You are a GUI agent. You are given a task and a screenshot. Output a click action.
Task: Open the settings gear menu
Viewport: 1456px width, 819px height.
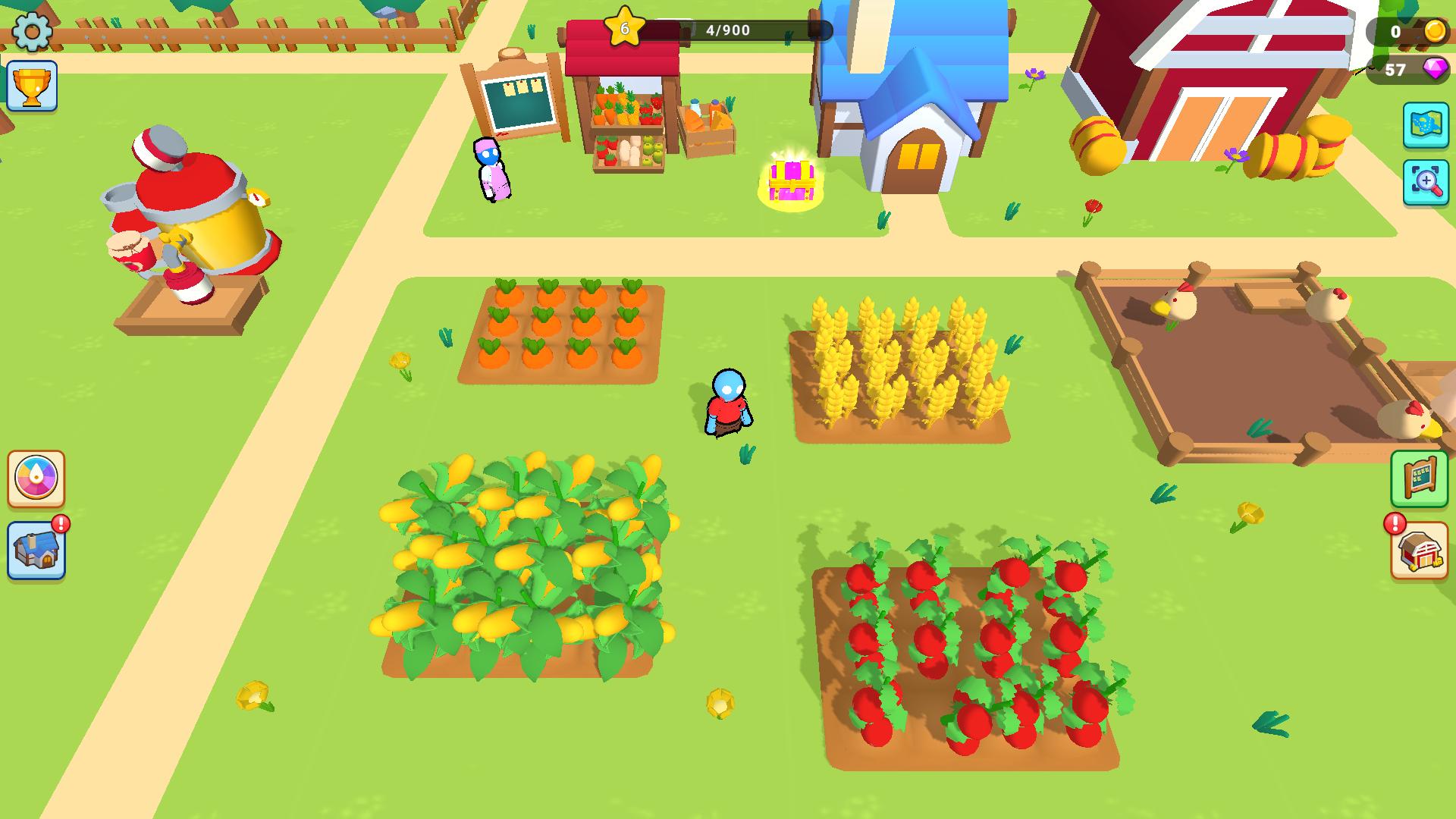coord(32,32)
